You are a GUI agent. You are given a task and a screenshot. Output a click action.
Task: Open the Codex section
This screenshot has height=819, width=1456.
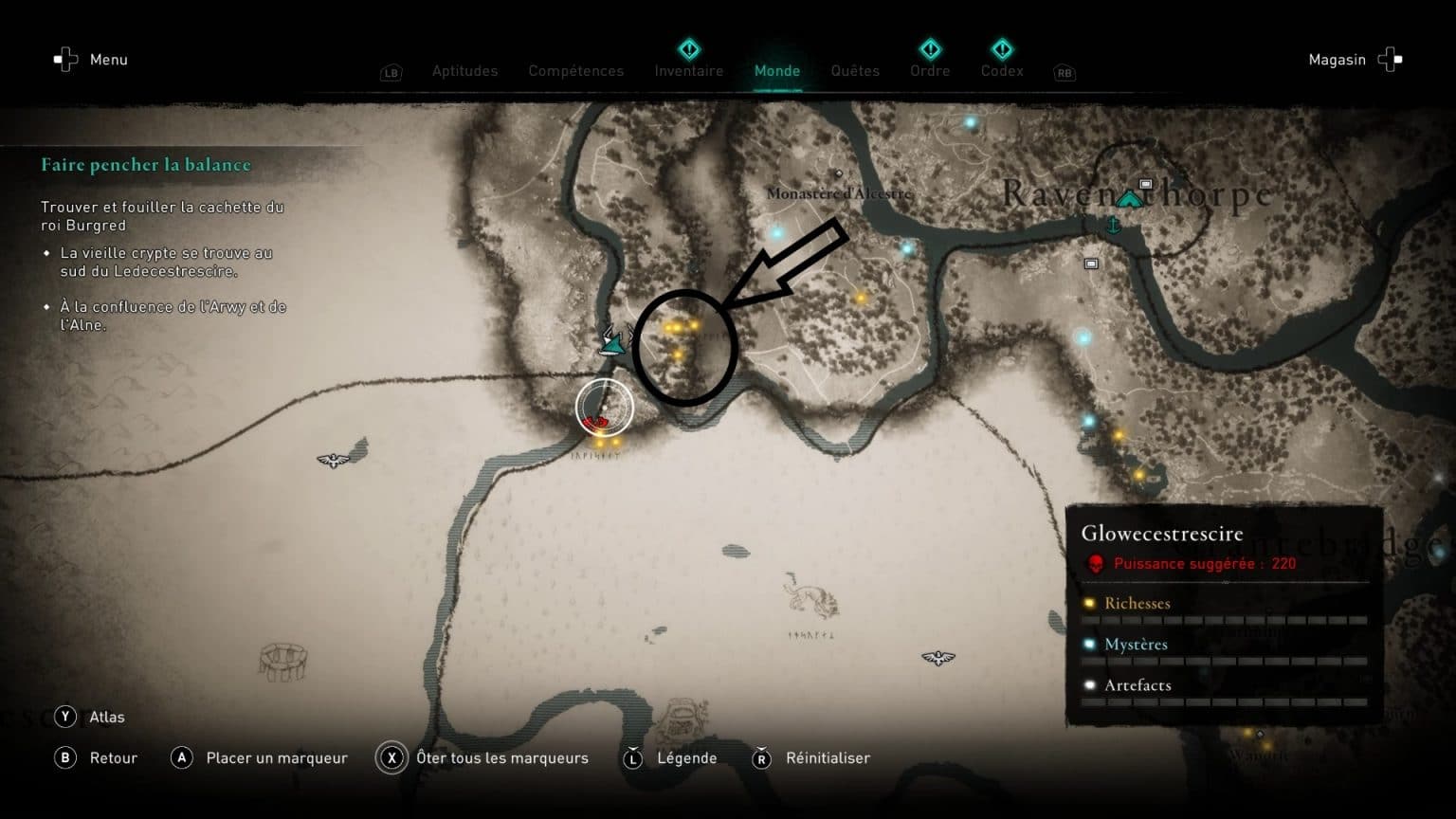1001,70
